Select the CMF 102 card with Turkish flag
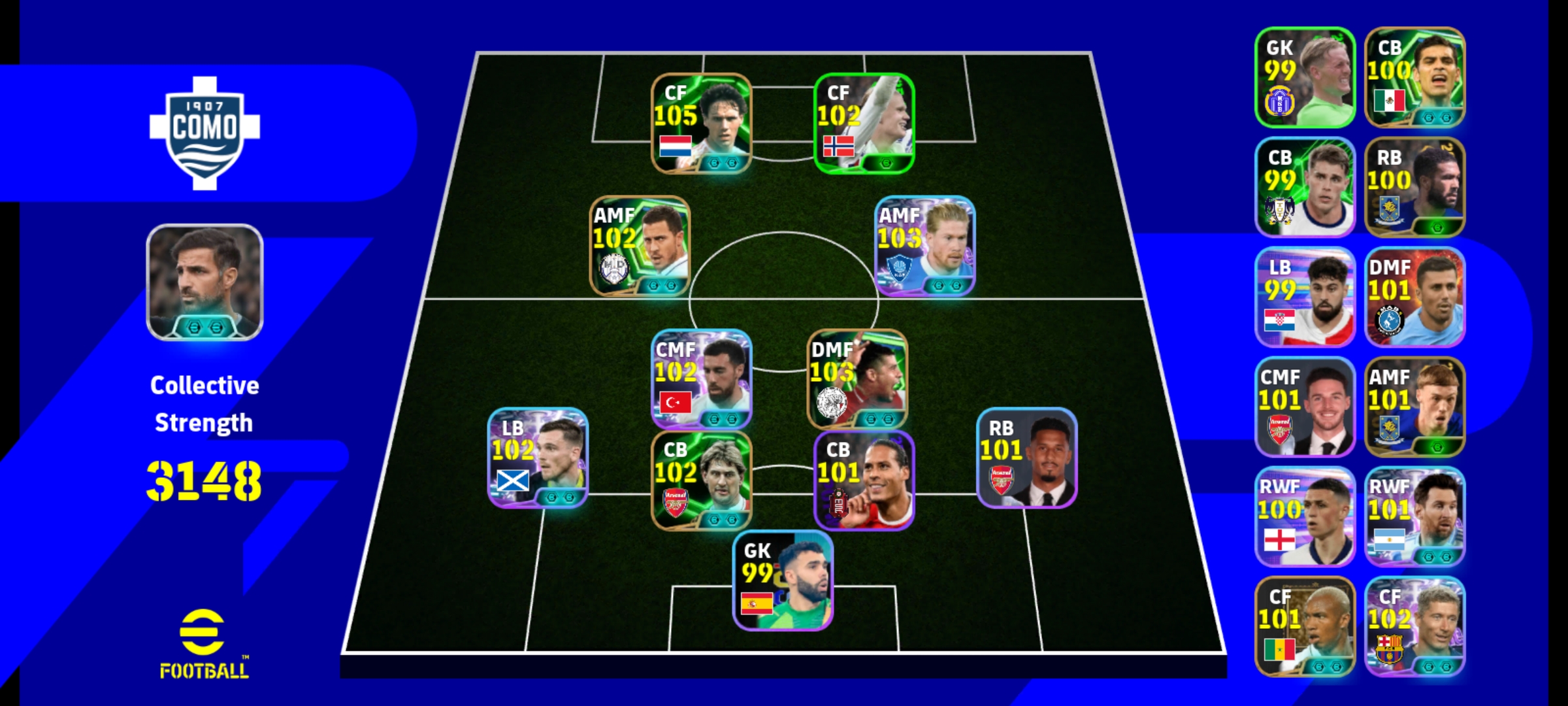 point(701,379)
